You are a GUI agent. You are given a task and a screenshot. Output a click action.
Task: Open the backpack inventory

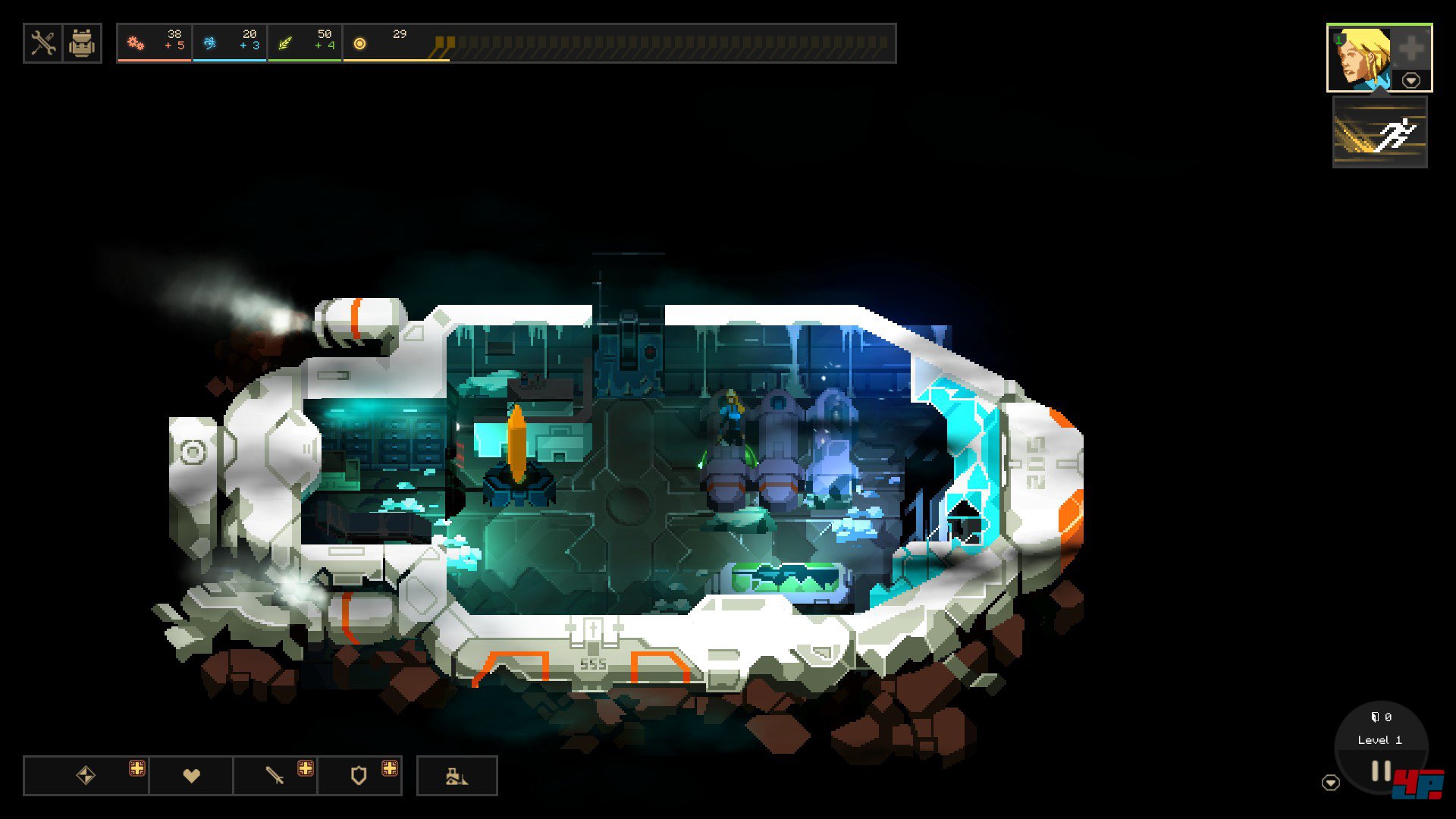tap(82, 43)
